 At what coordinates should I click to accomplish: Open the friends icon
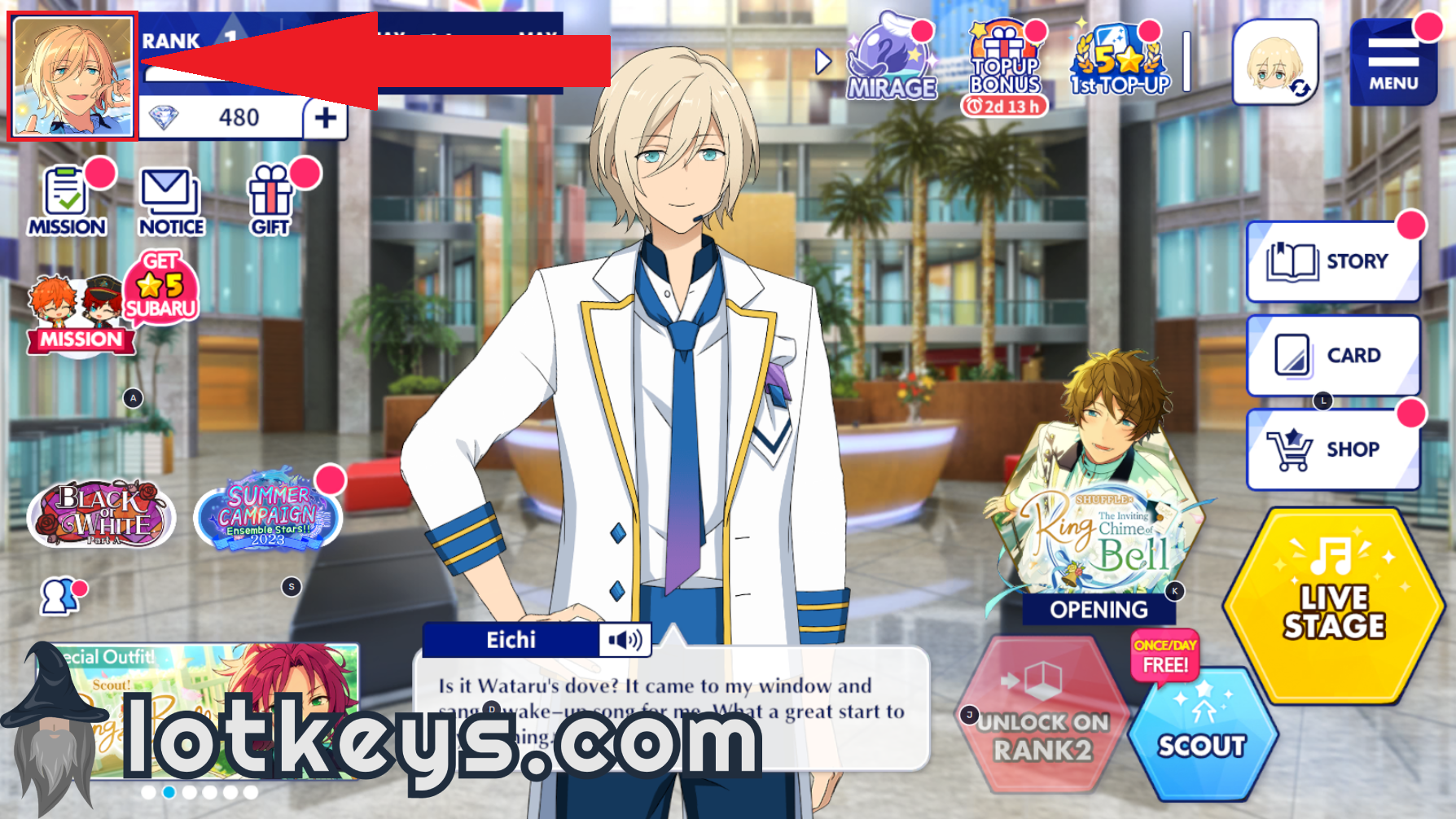pos(59,596)
